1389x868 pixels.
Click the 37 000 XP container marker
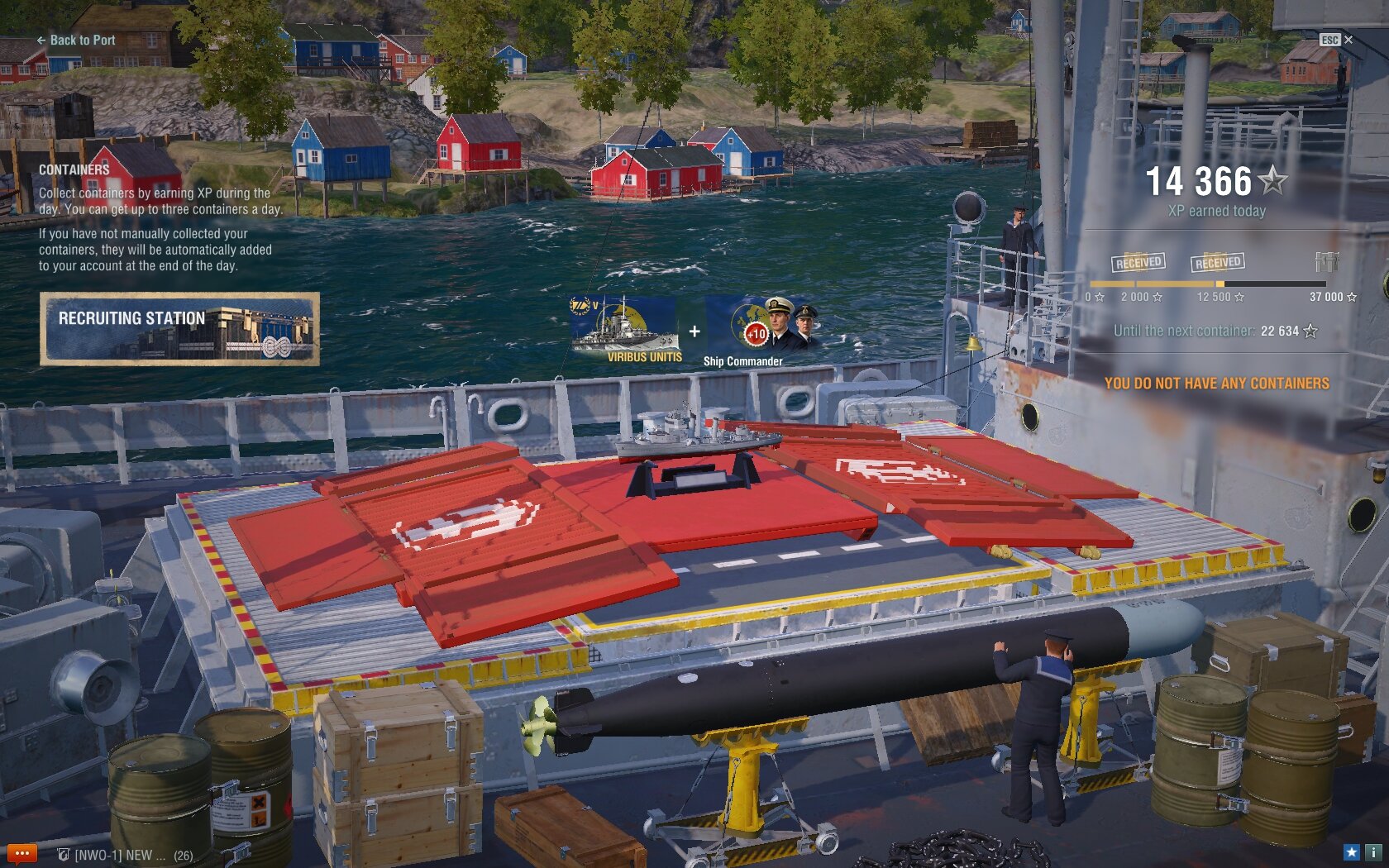pyautogui.click(x=1327, y=263)
